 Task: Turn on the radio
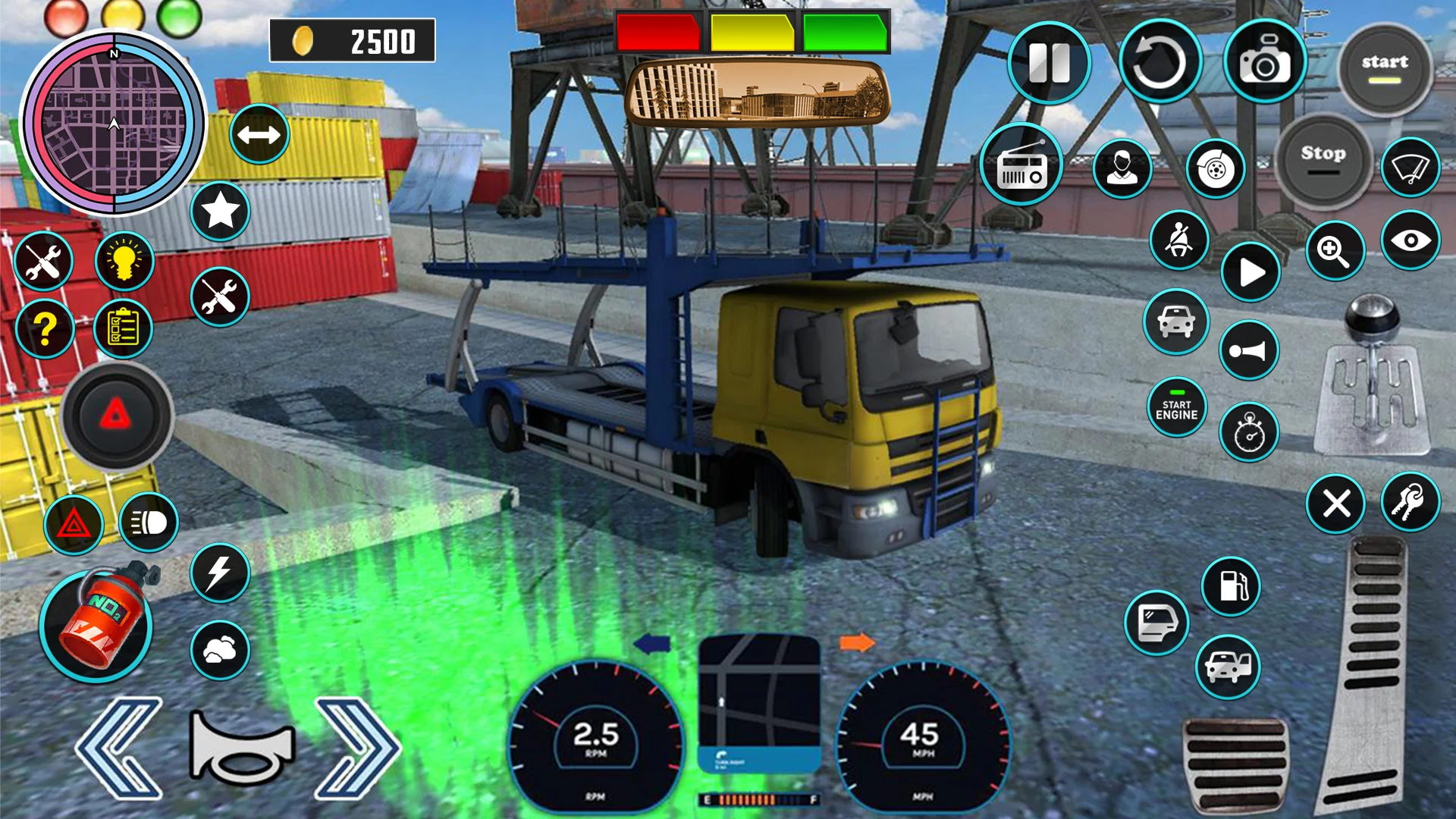point(1021,165)
